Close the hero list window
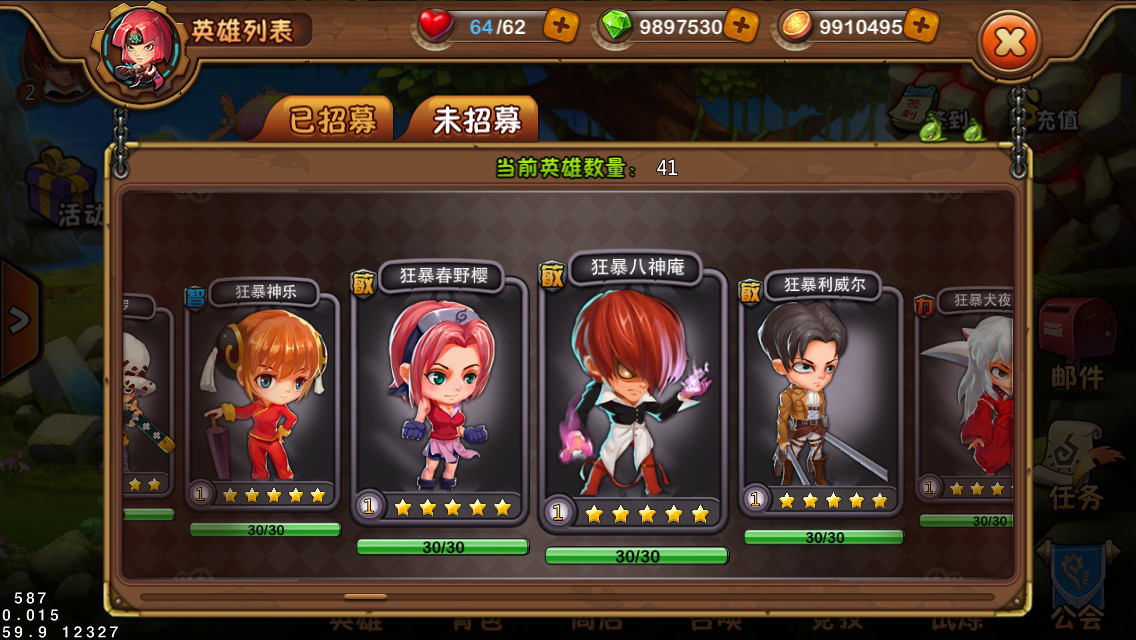Image resolution: width=1136 pixels, height=640 pixels. click(x=1010, y=42)
